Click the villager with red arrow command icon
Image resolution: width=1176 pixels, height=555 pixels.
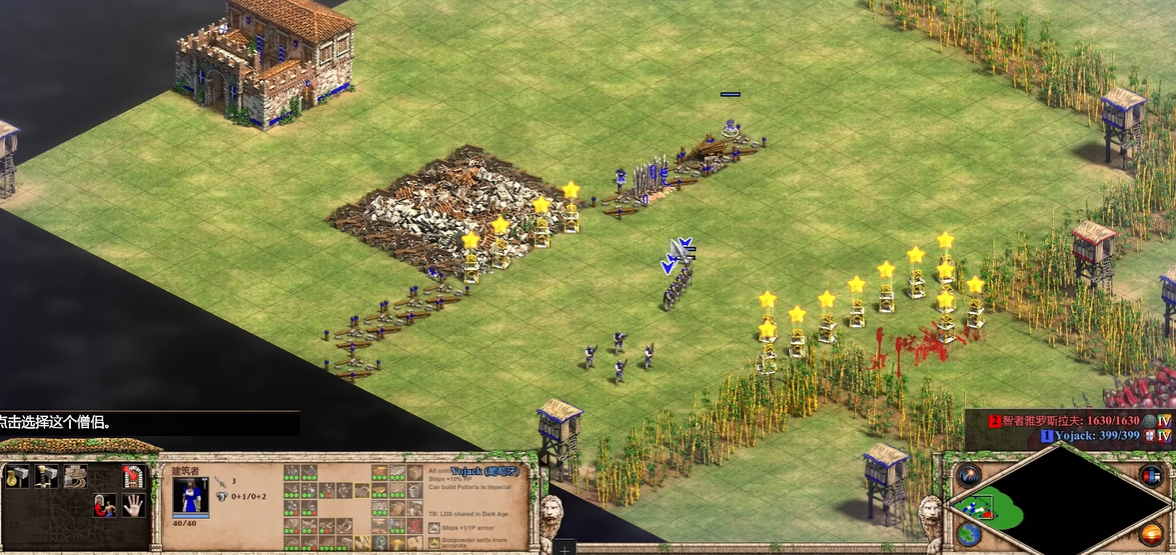click(104, 506)
